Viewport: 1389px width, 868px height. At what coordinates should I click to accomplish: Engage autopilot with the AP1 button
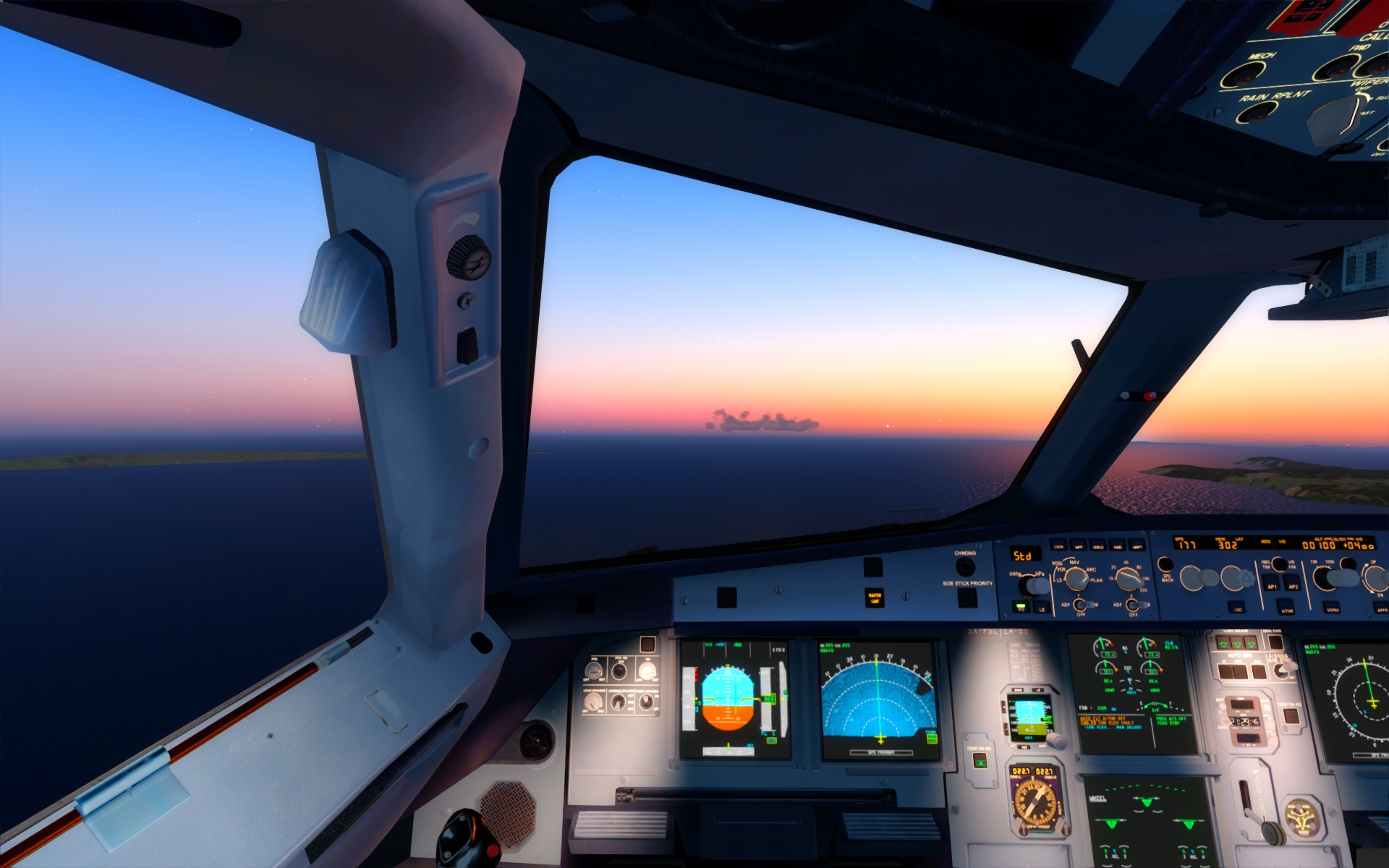click(x=1273, y=584)
